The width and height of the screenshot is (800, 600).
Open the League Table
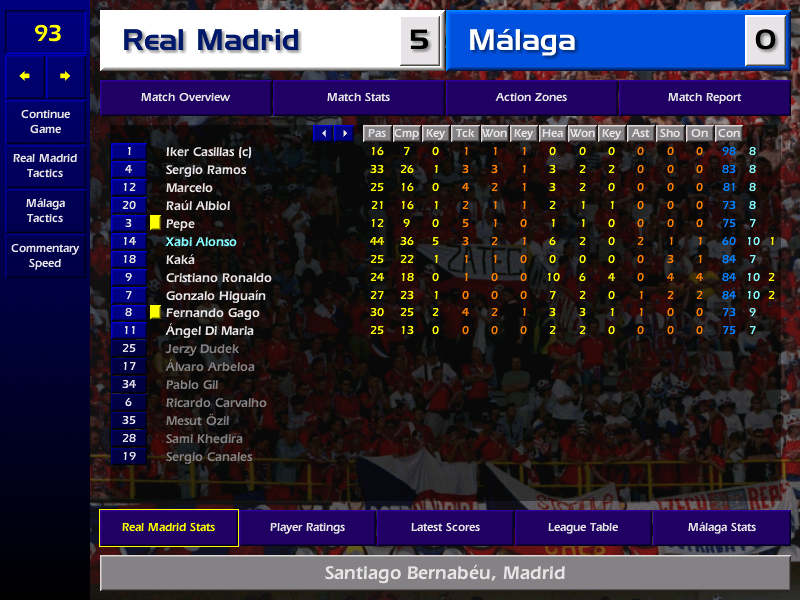point(583,528)
